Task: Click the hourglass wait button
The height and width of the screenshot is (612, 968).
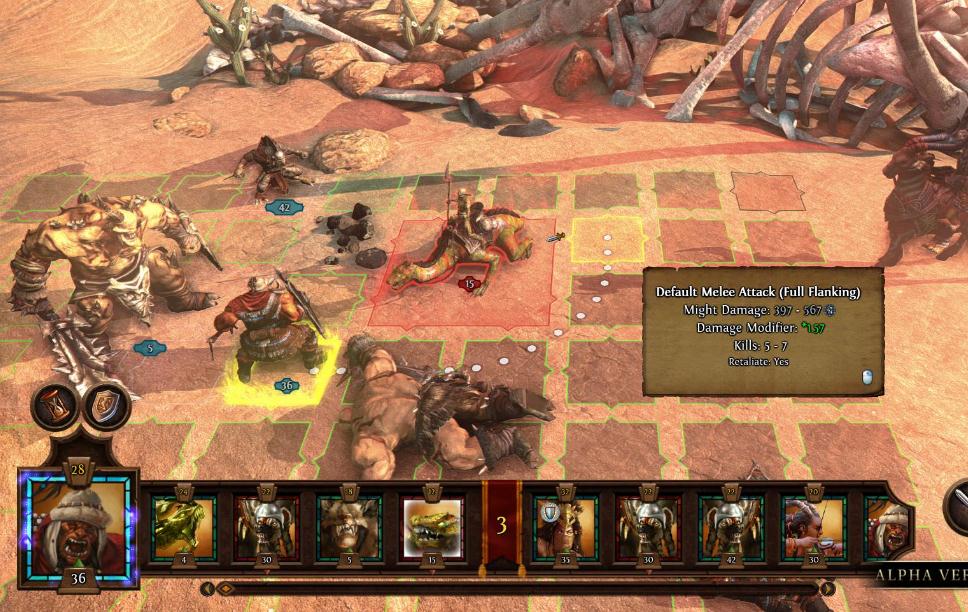Action: [x=54, y=405]
